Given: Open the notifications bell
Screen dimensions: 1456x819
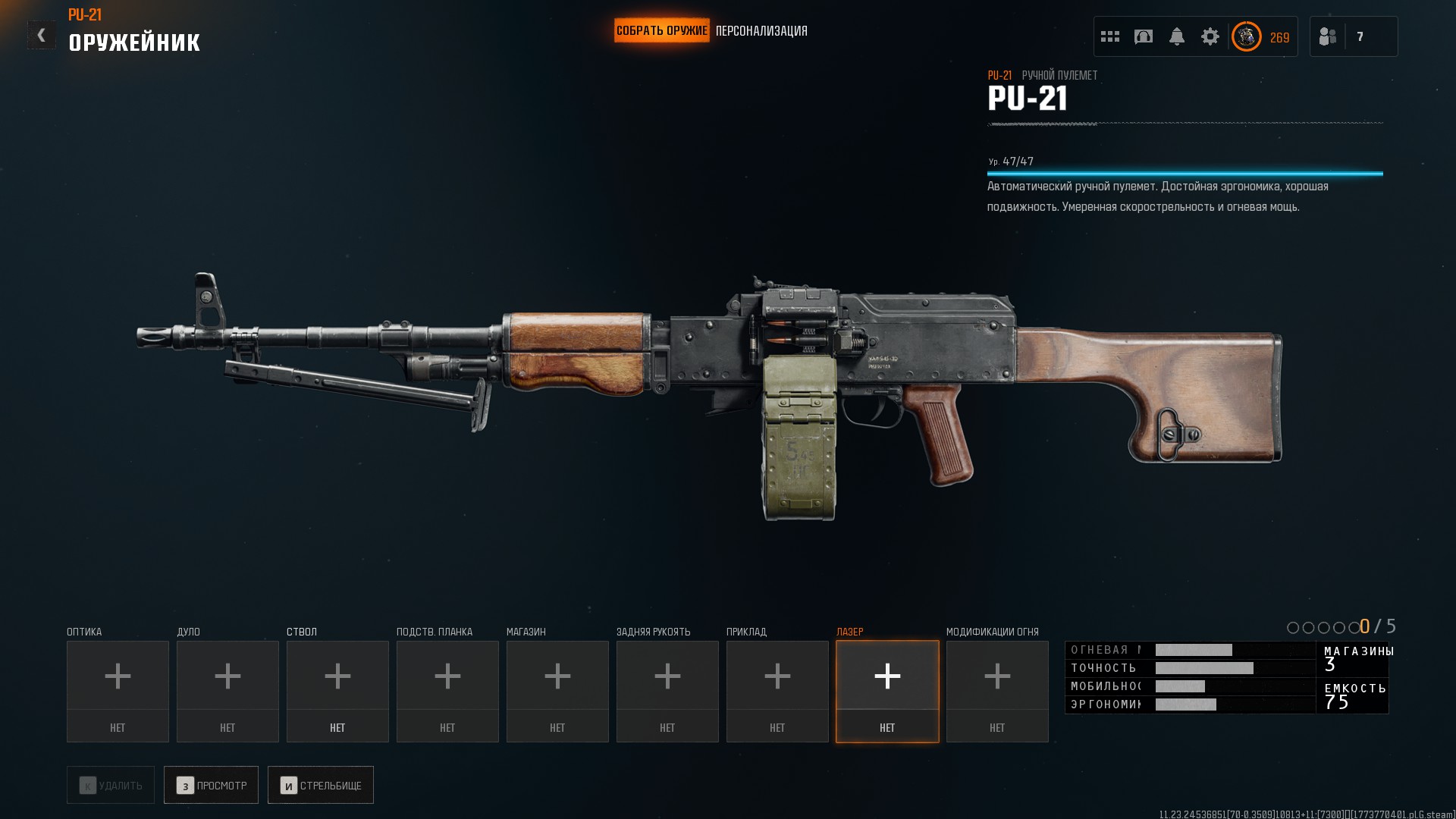Looking at the screenshot, I should click(x=1177, y=36).
